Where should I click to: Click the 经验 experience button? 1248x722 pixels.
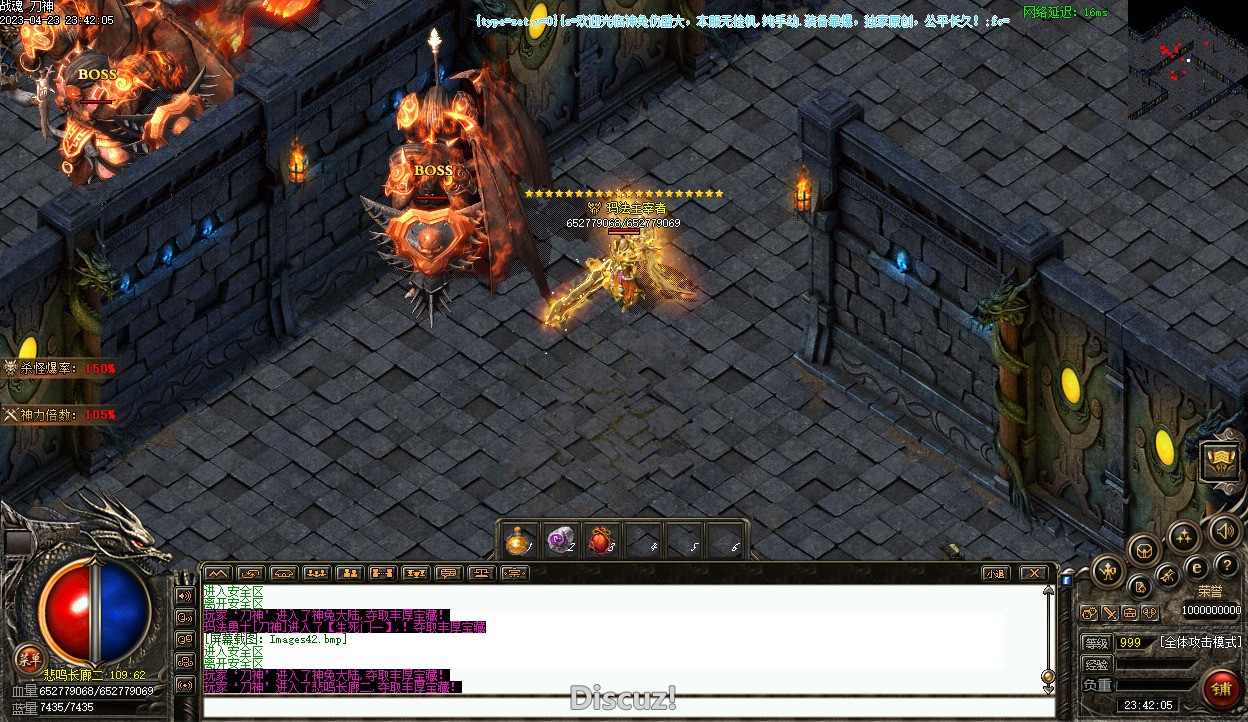coord(1097,664)
